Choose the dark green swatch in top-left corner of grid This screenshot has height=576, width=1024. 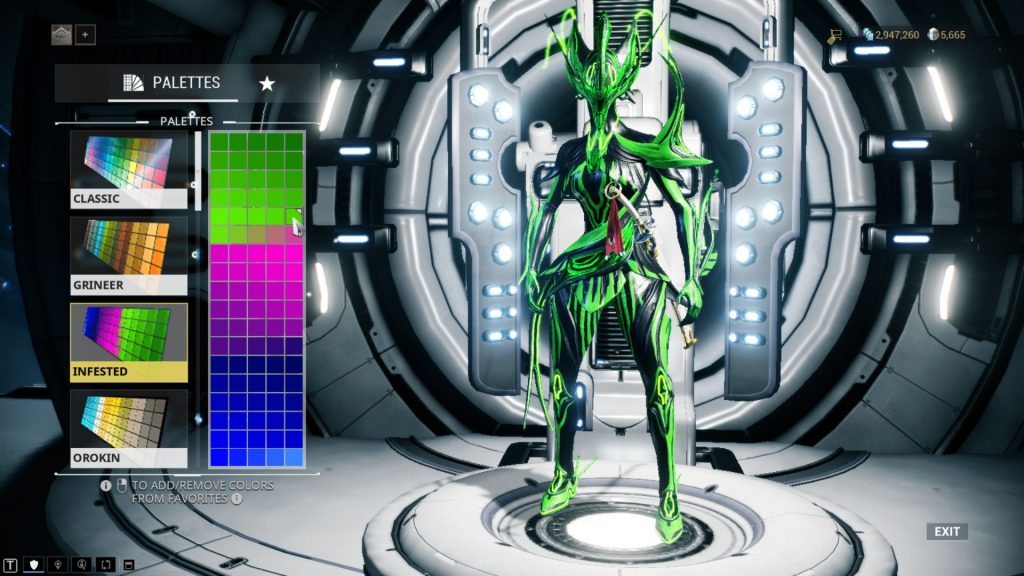coord(218,141)
